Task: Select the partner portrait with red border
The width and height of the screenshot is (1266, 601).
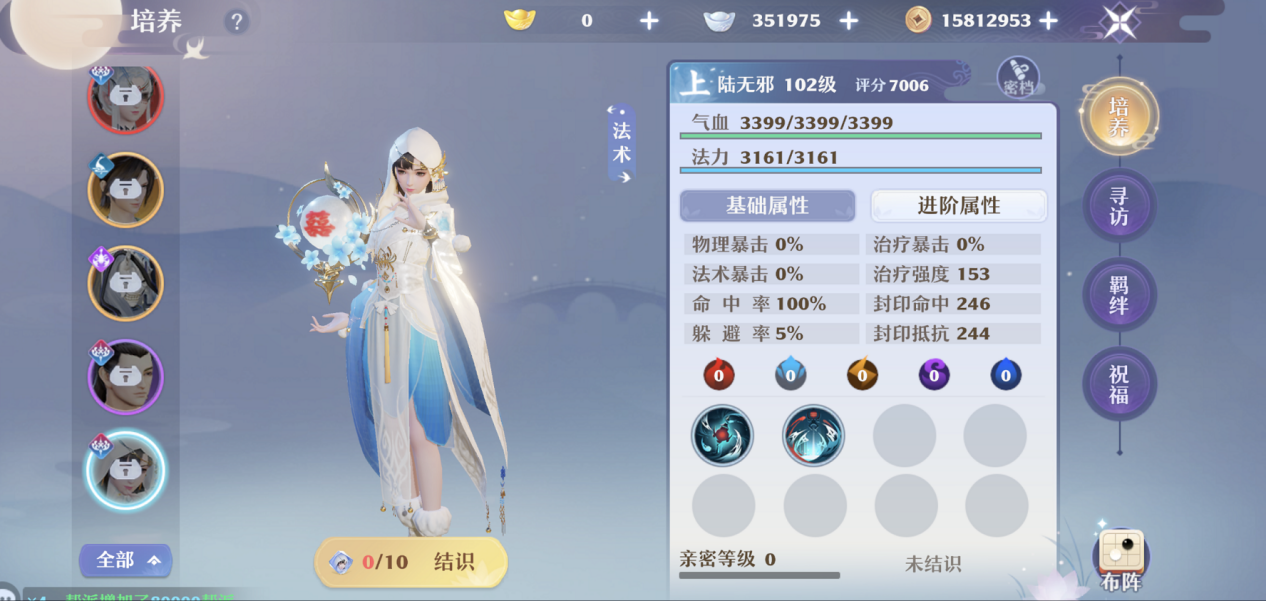Action: [125, 96]
